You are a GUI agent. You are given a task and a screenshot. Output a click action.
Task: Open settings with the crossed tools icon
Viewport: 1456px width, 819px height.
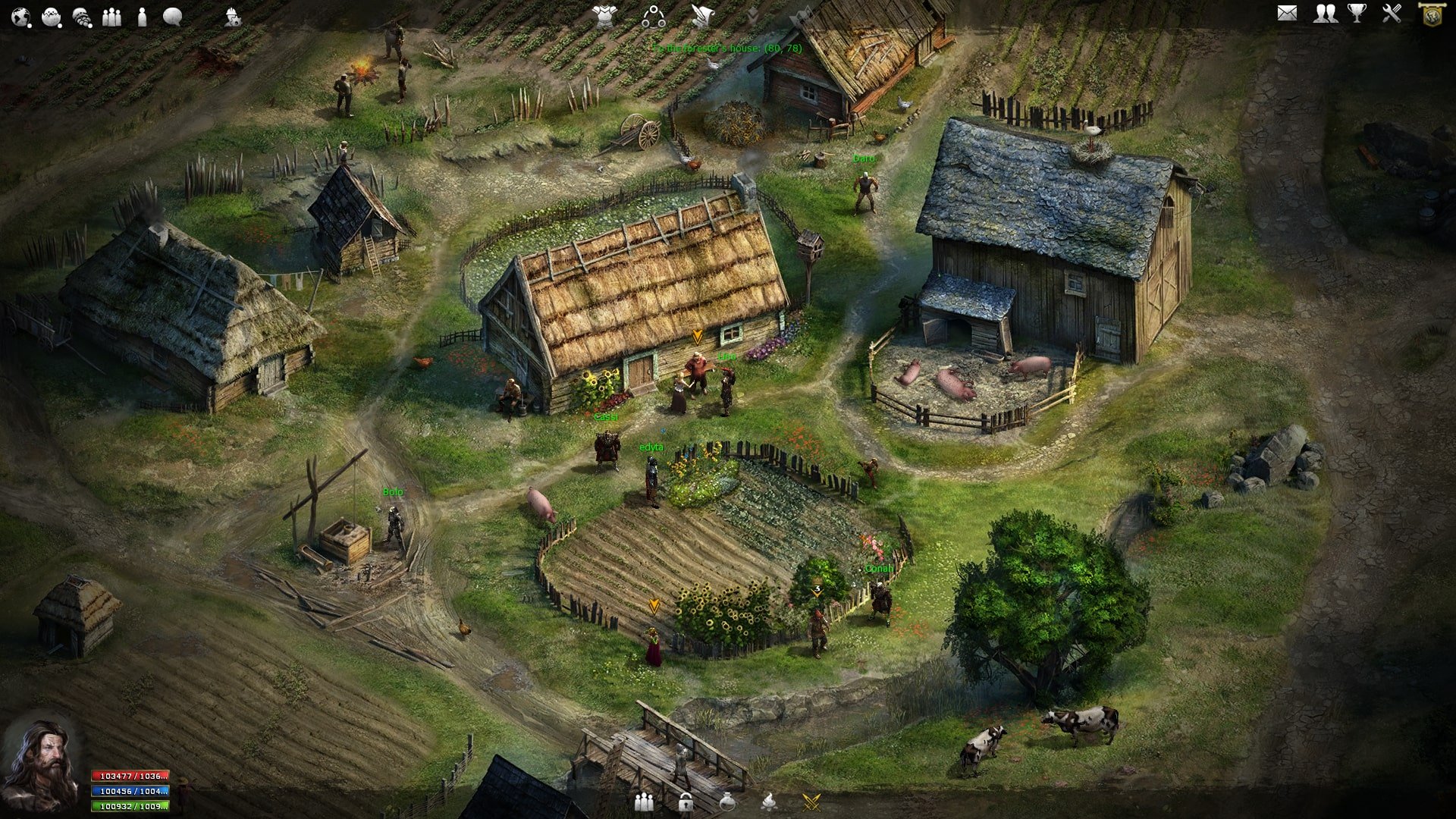(x=1394, y=13)
